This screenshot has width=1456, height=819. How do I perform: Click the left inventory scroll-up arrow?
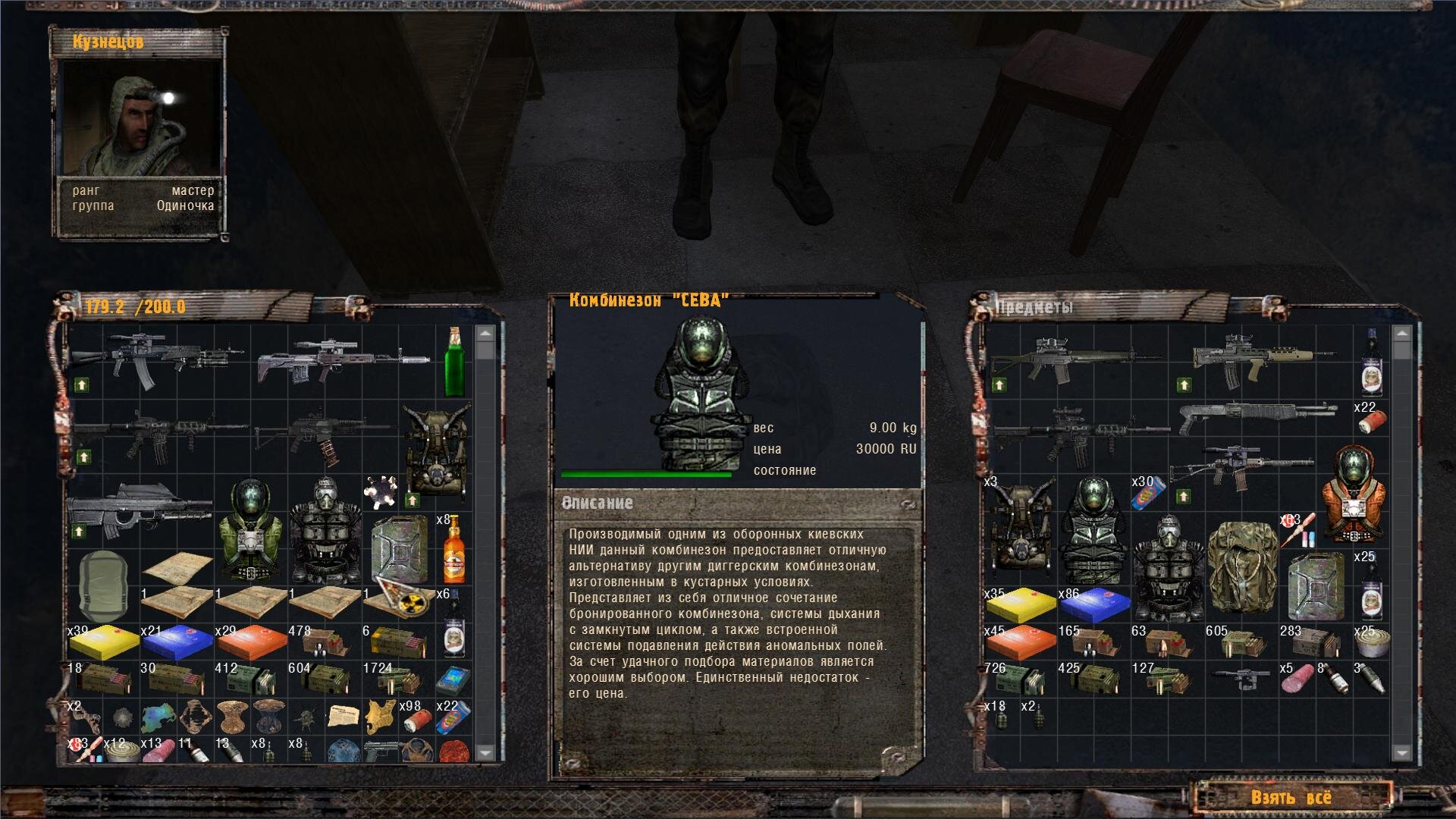pos(485,334)
